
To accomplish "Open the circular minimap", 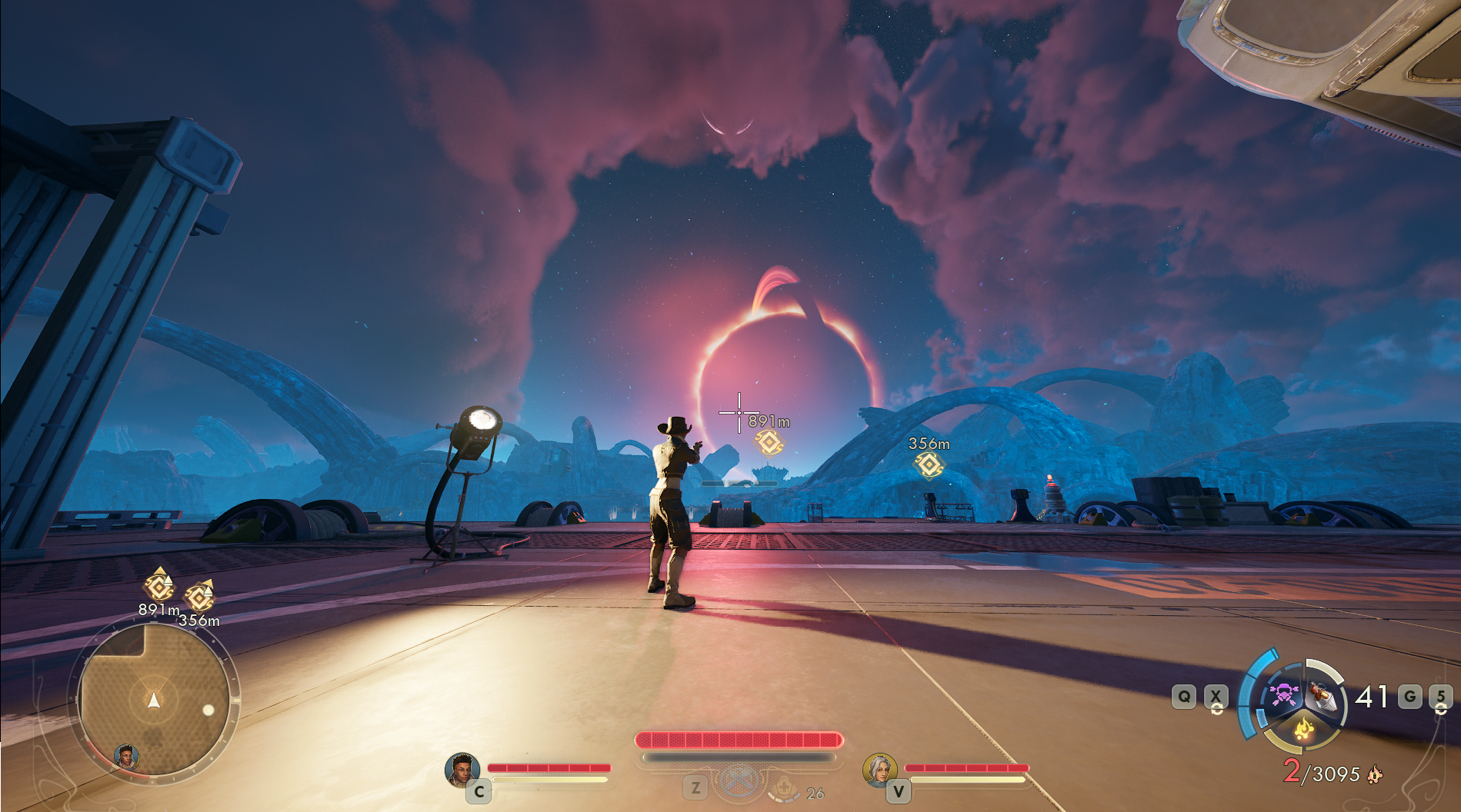I will 154,700.
